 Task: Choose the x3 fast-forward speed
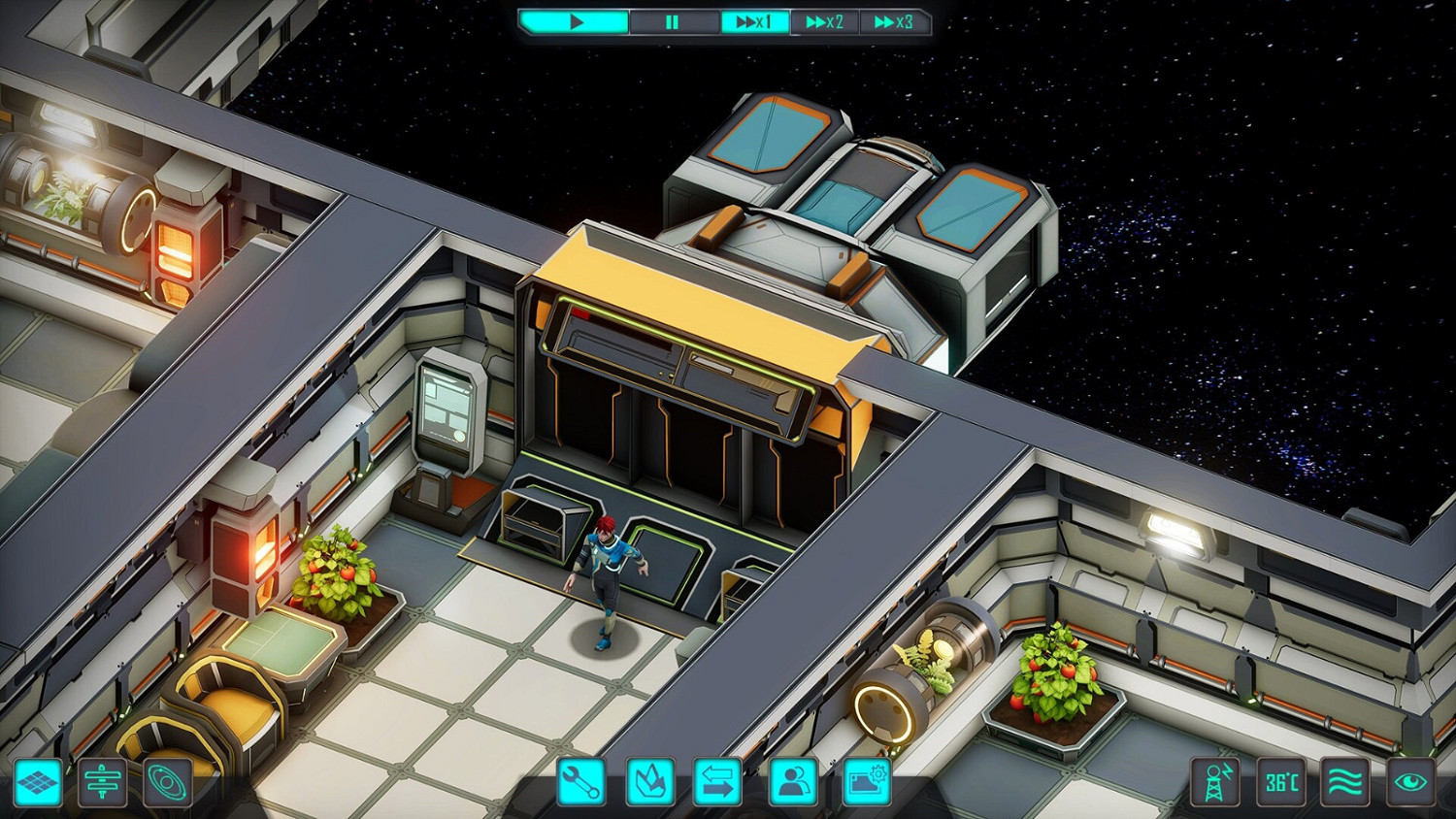pyautogui.click(x=894, y=21)
